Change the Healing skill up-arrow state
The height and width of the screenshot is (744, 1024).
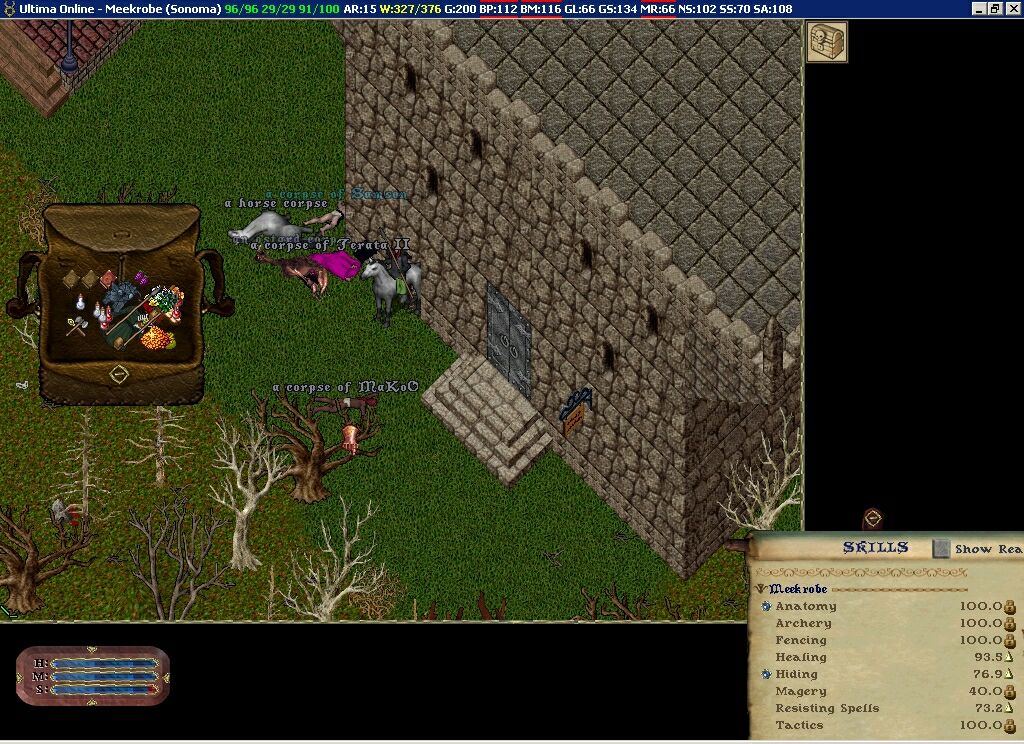tap(1009, 657)
